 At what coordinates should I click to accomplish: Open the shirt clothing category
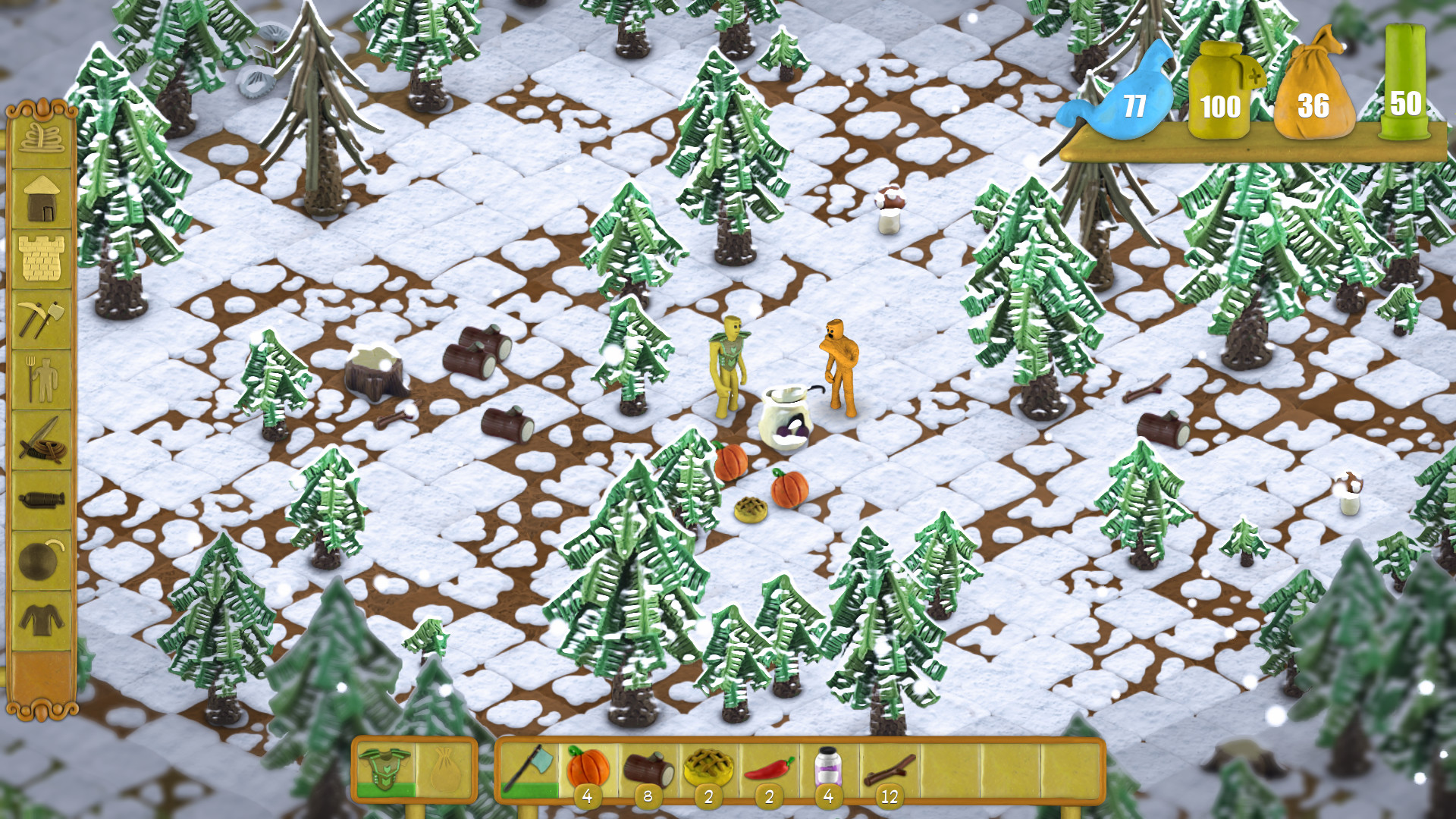click(42, 620)
